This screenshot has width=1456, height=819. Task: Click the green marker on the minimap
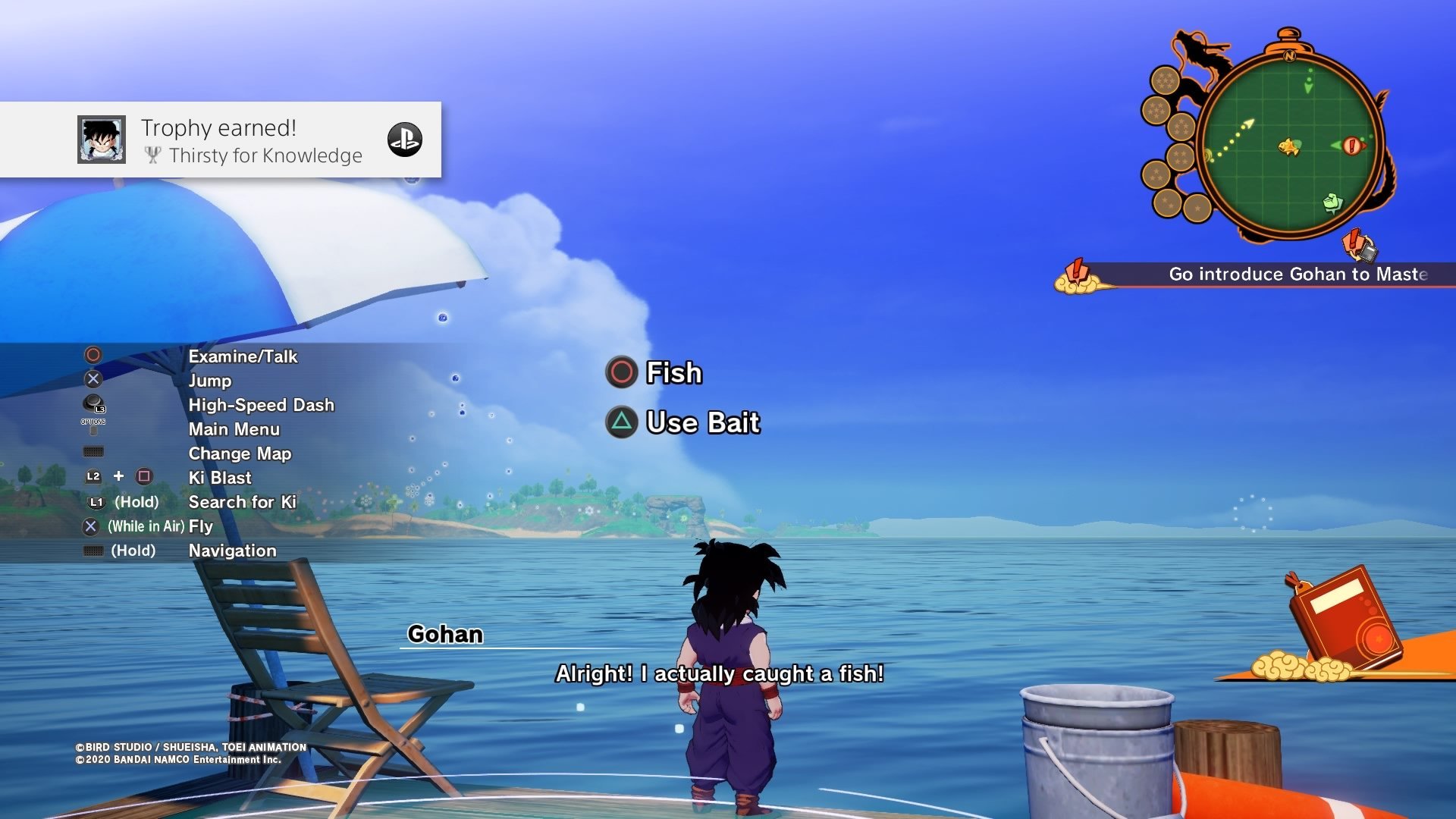pos(1332,202)
